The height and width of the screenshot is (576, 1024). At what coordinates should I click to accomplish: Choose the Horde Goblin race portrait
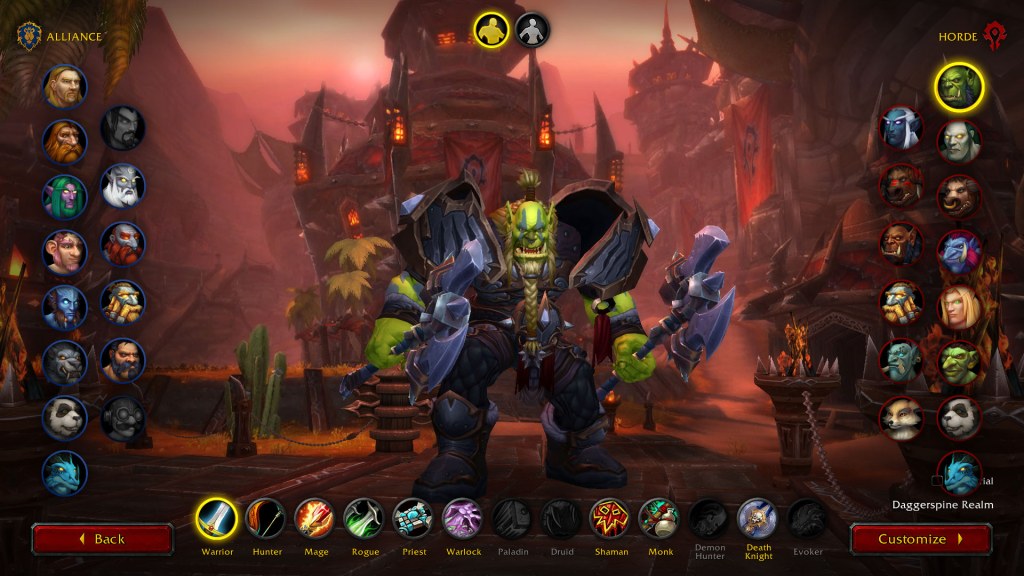click(959, 363)
